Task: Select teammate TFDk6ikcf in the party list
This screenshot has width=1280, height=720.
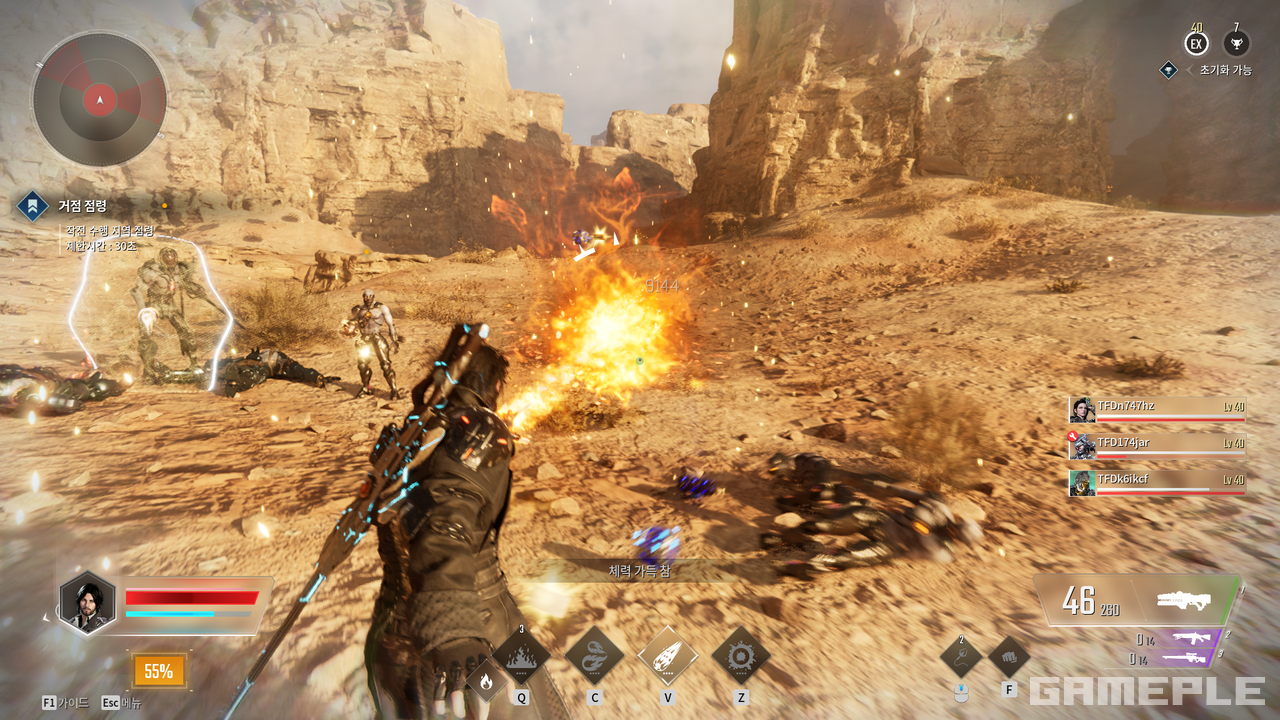Action: click(x=1157, y=483)
